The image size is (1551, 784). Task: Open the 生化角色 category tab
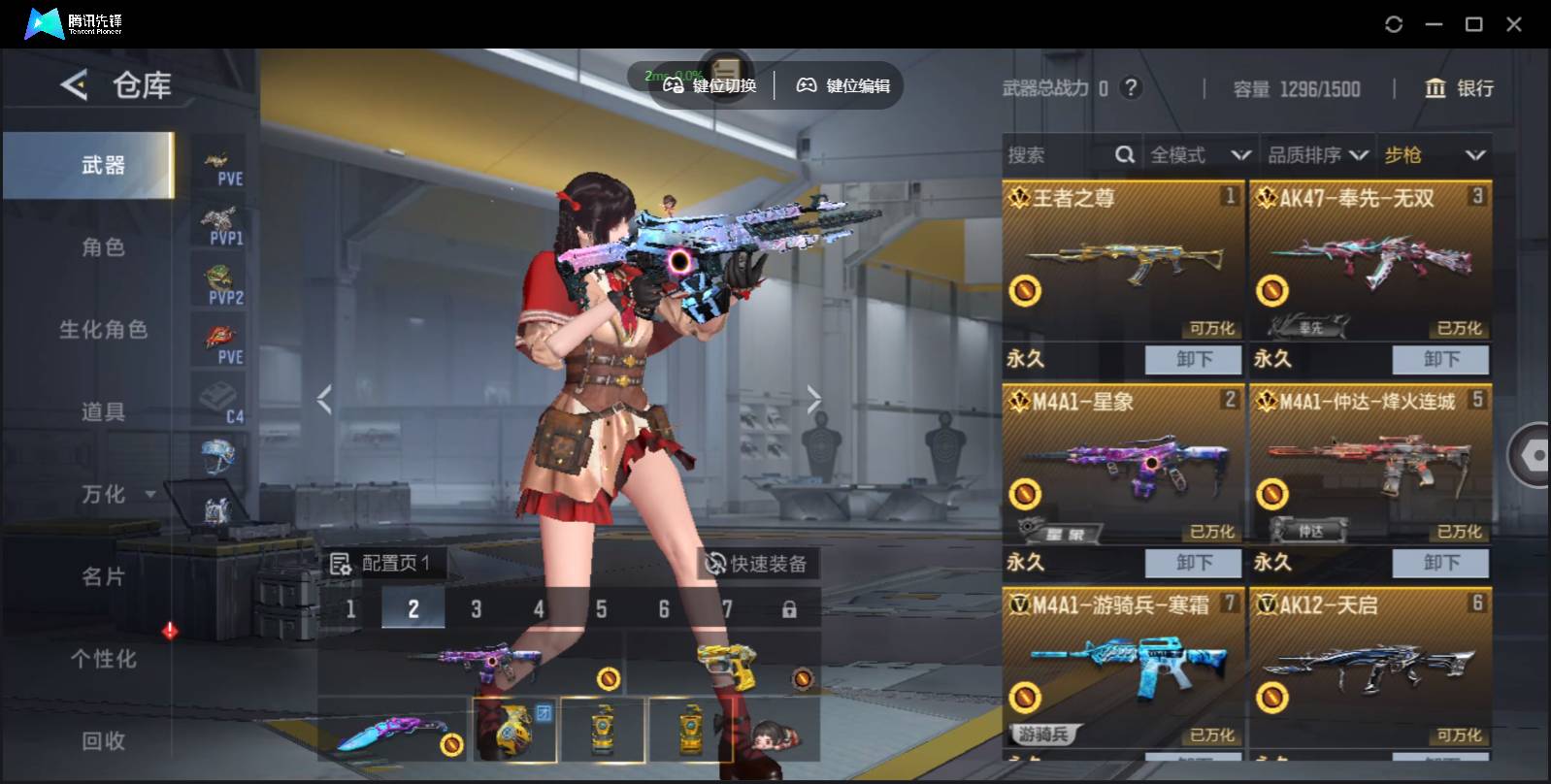click(103, 330)
